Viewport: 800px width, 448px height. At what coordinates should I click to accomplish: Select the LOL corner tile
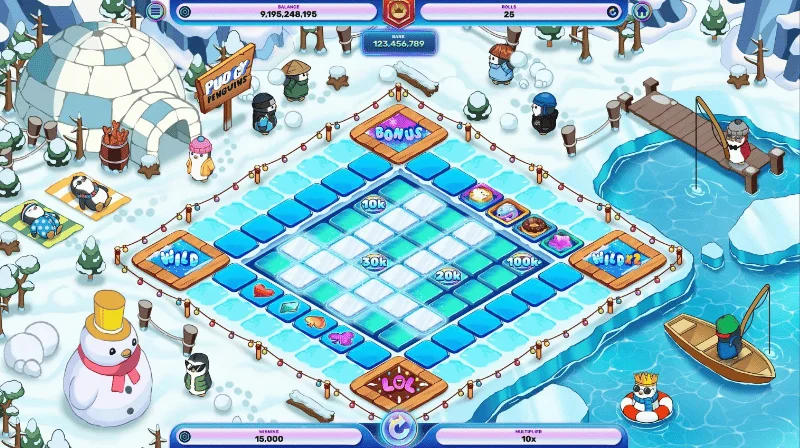[x=398, y=385]
